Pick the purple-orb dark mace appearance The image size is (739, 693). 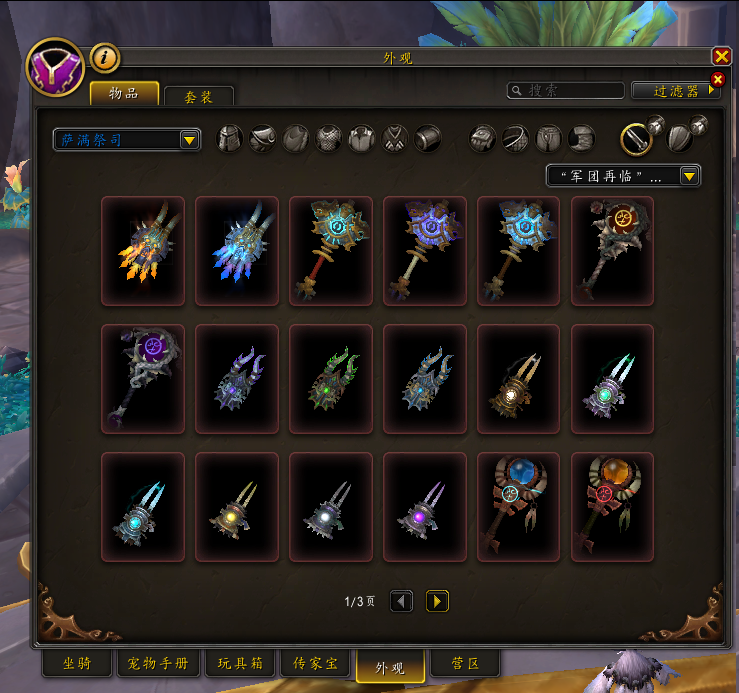pos(143,378)
